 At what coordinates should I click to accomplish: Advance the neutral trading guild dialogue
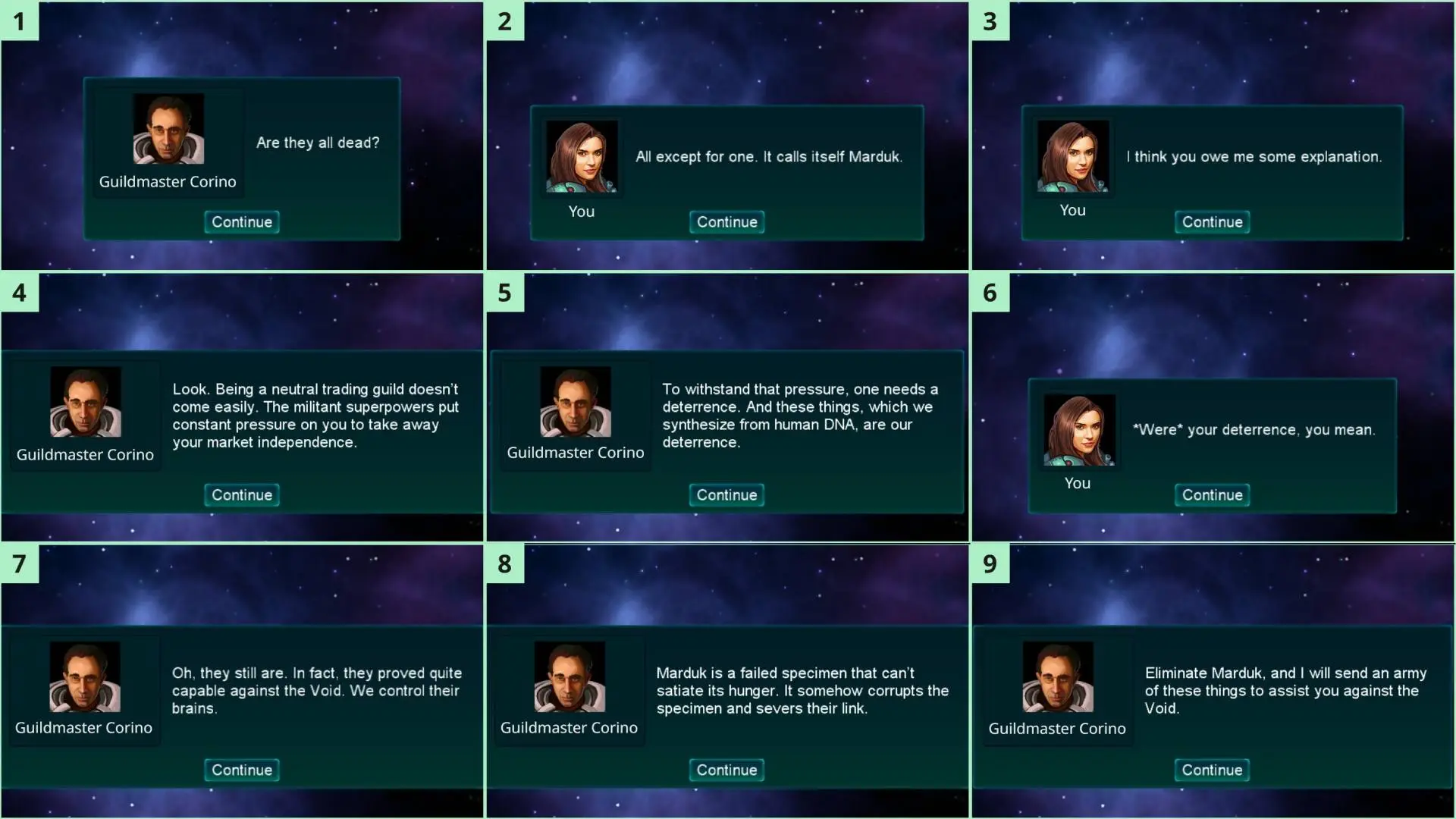coord(242,495)
